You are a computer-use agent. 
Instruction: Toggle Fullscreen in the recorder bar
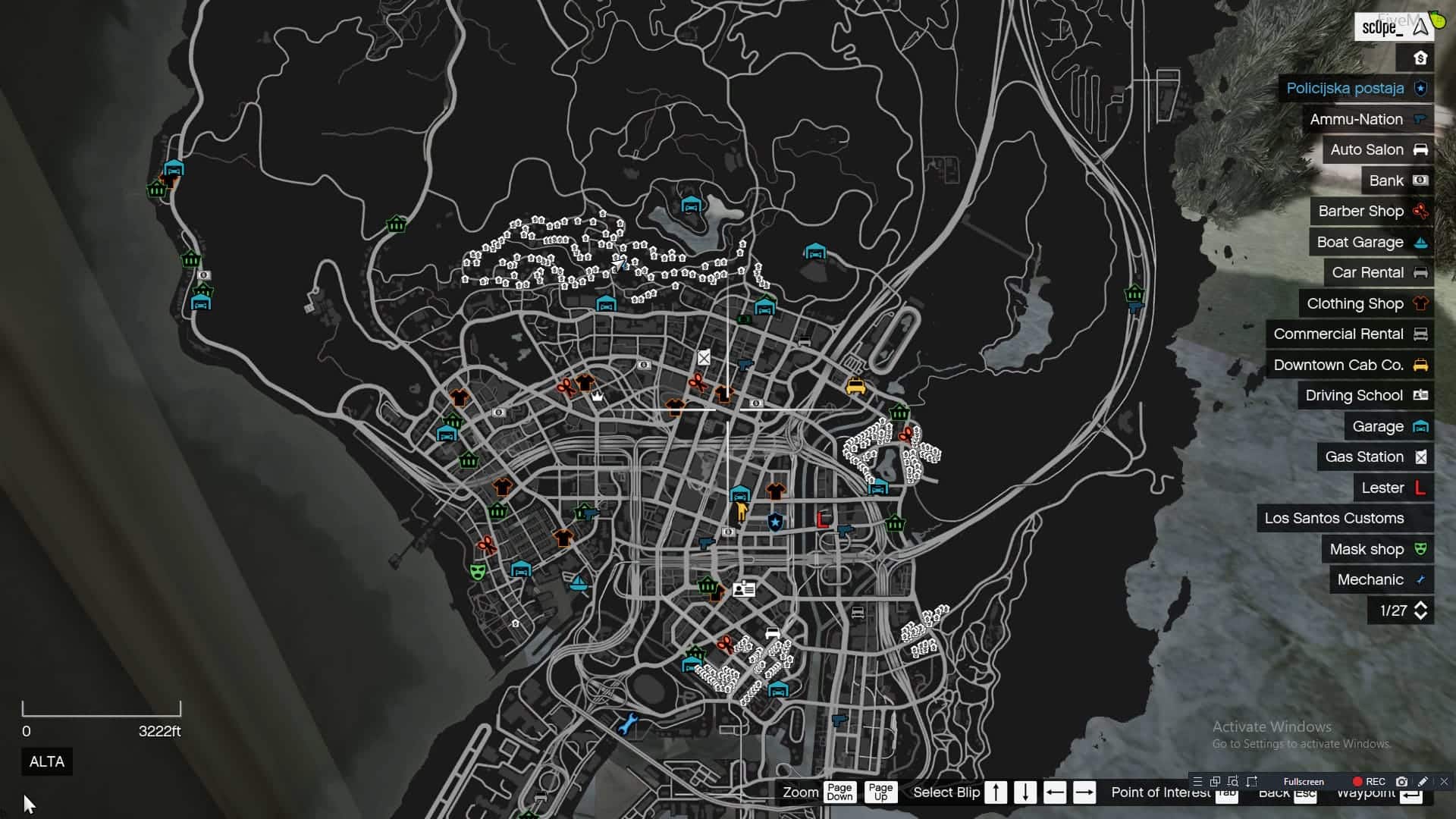coord(1304,781)
